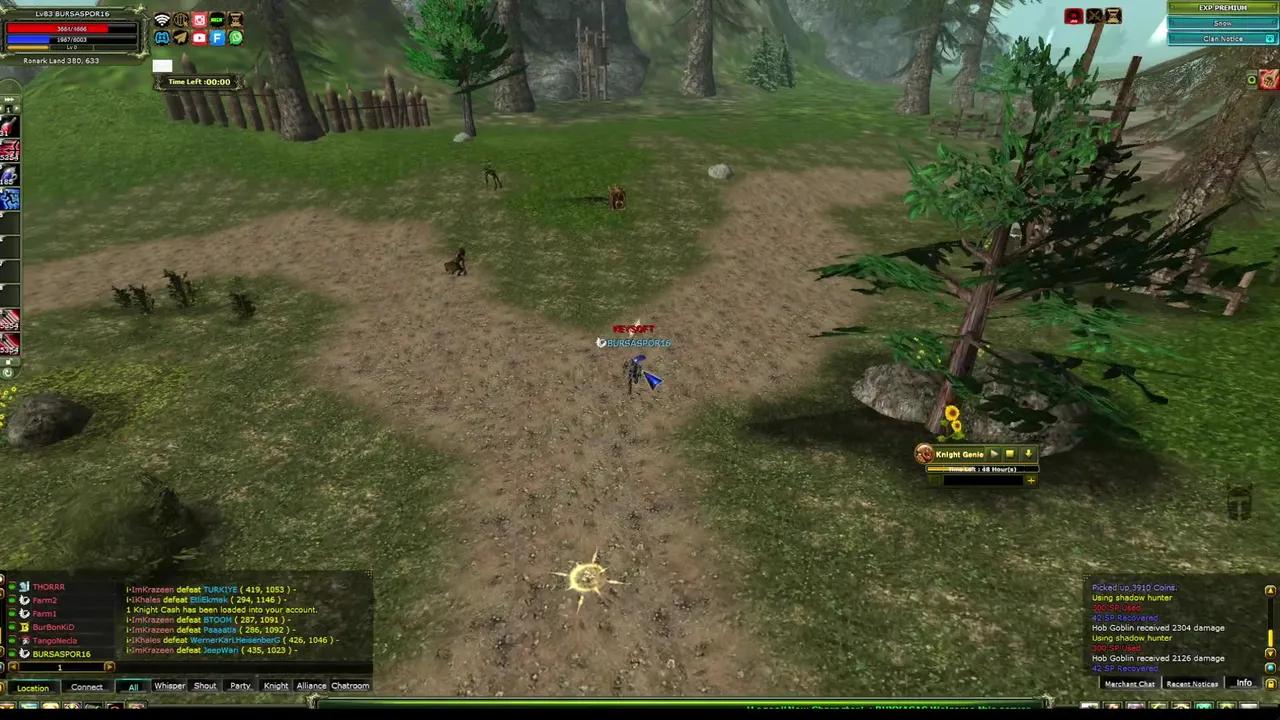Open the Discord icon in the top HUD
1280x720 pixels.
pos(162,38)
